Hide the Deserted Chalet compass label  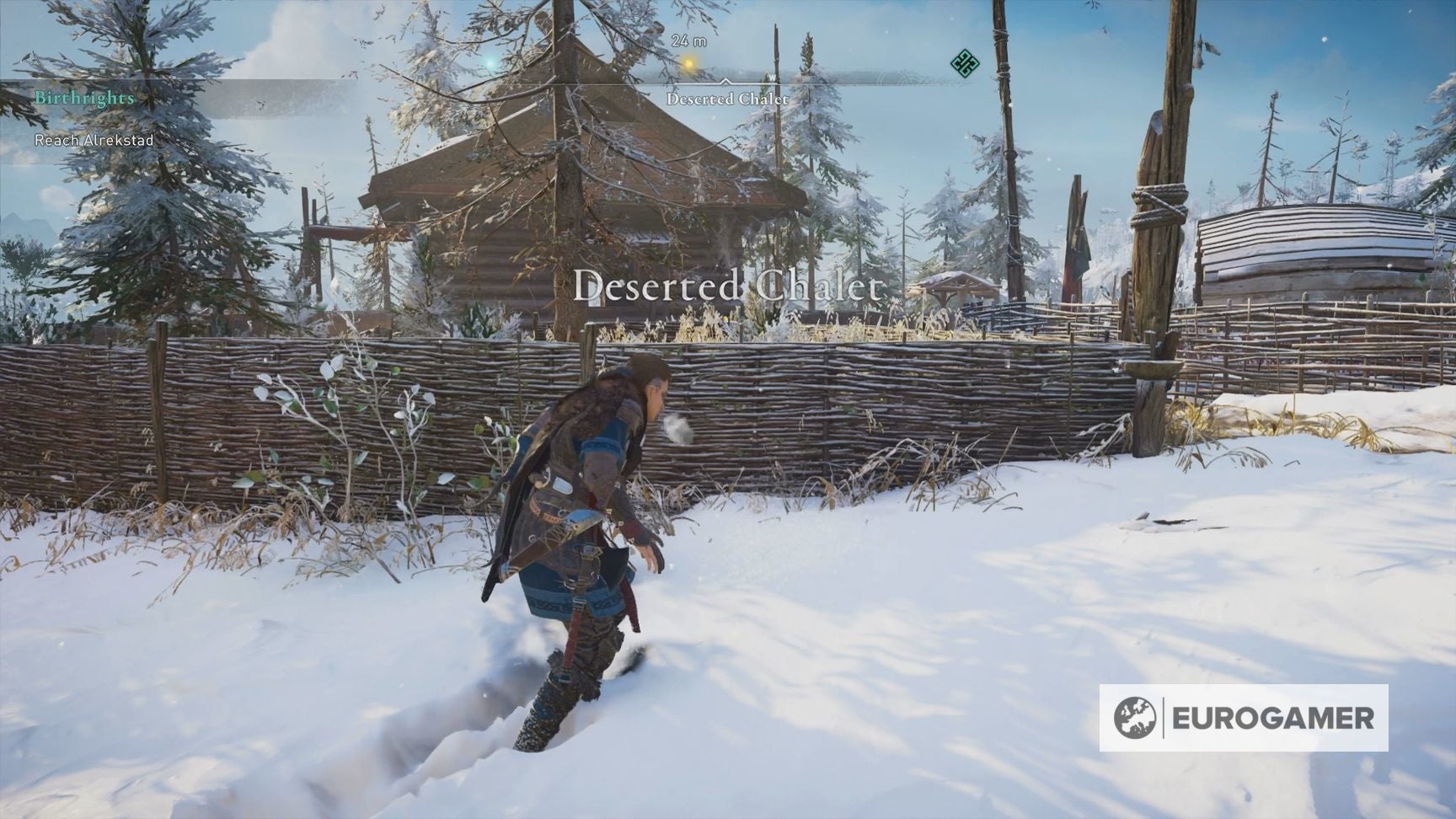point(727,99)
